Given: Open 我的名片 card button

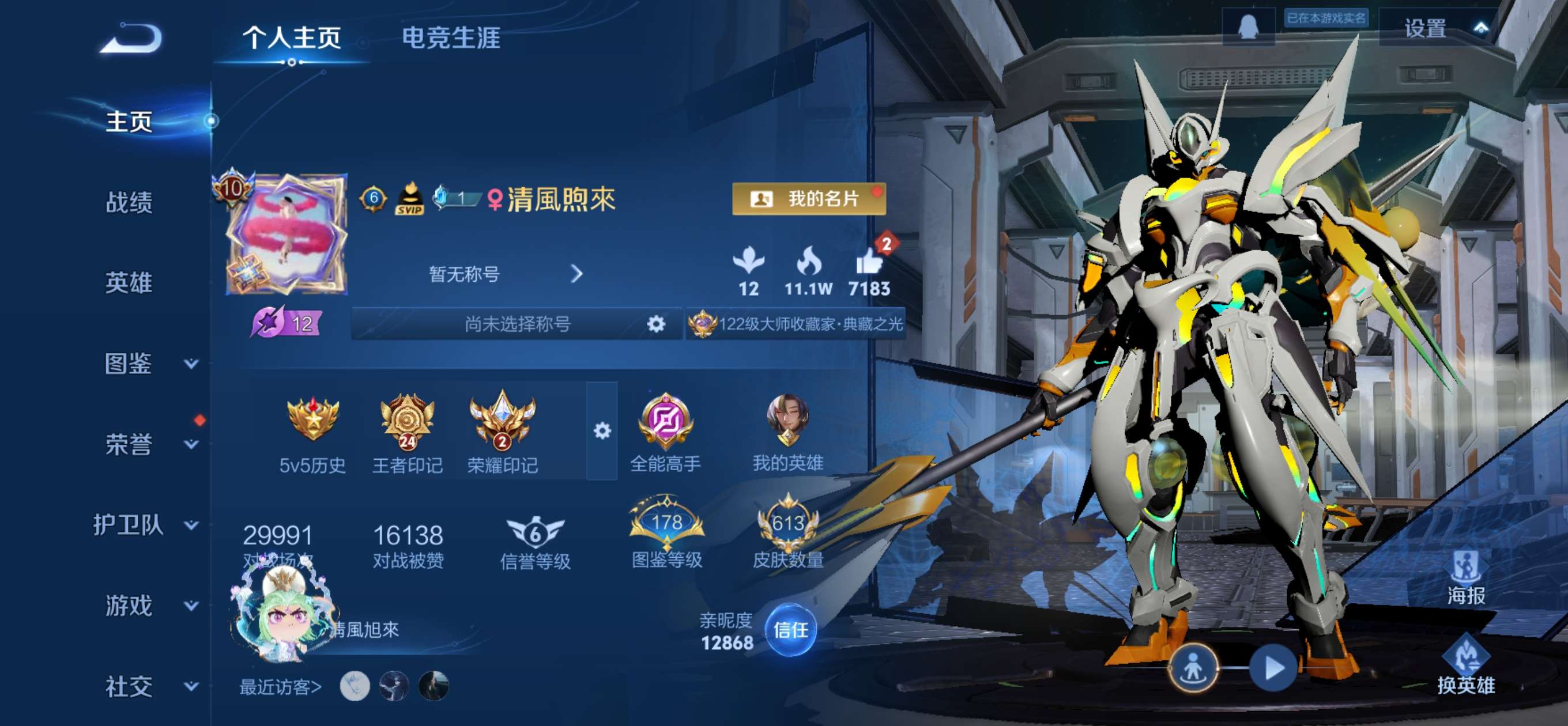Looking at the screenshot, I should pyautogui.click(x=808, y=199).
